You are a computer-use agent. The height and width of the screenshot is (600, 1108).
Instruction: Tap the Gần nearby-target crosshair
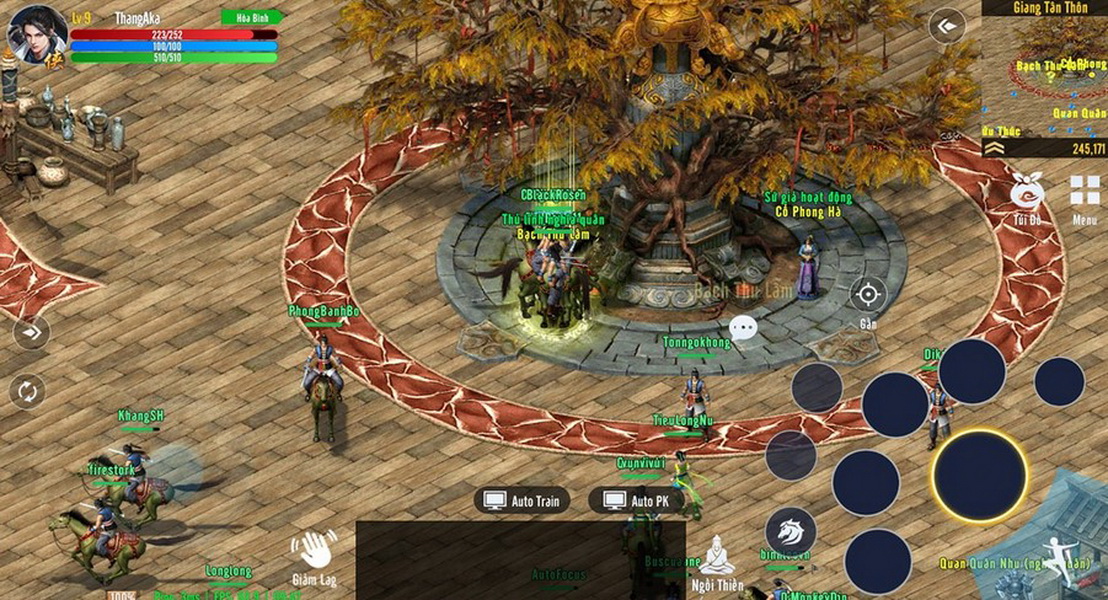click(x=867, y=295)
